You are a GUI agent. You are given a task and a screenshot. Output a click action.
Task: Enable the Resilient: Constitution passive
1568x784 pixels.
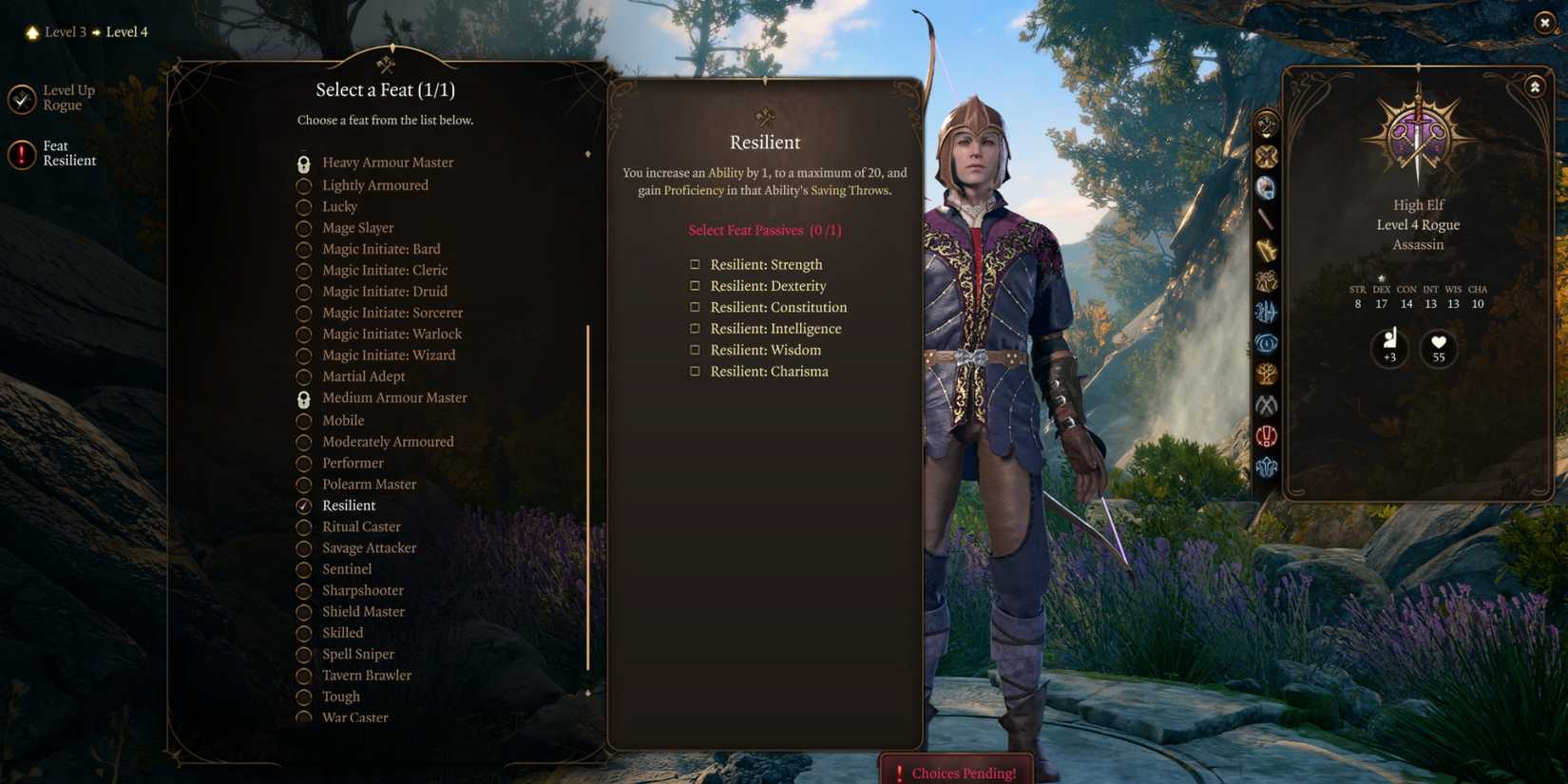695,307
